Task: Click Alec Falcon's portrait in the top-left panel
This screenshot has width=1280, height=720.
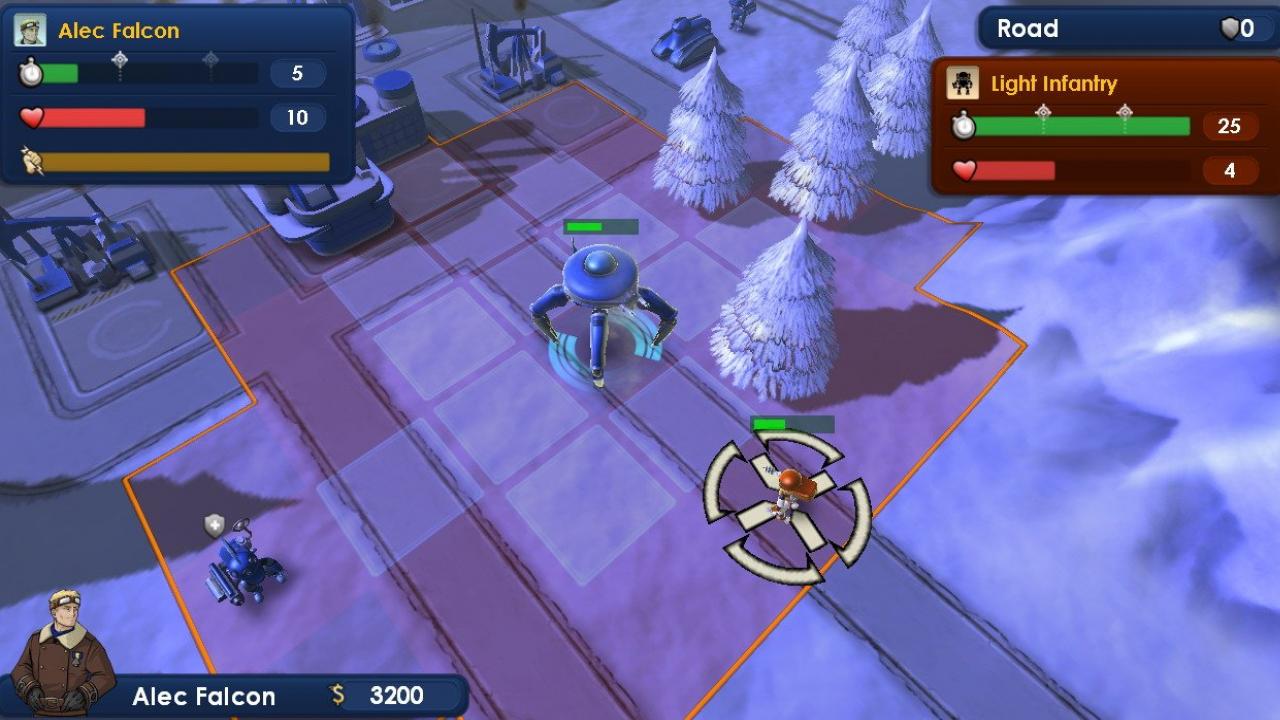Action: [31, 29]
